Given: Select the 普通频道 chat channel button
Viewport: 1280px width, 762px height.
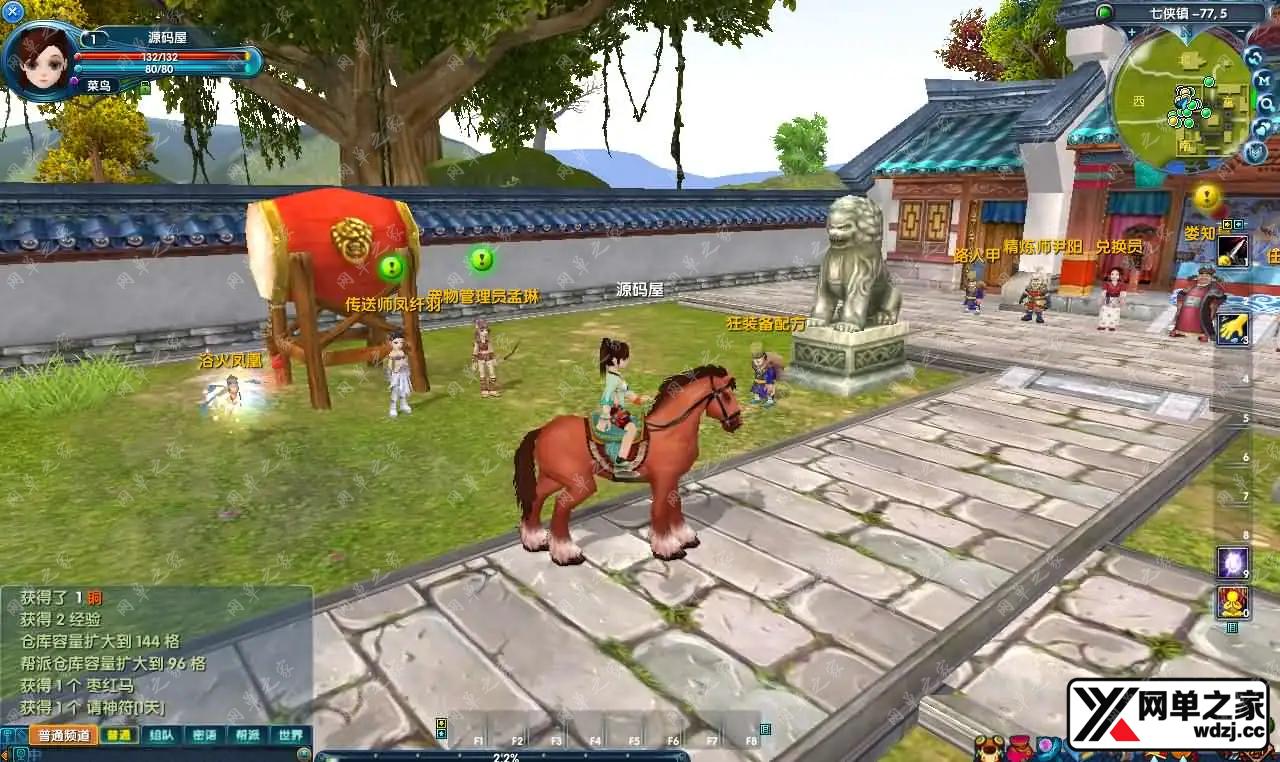Looking at the screenshot, I should [x=63, y=735].
